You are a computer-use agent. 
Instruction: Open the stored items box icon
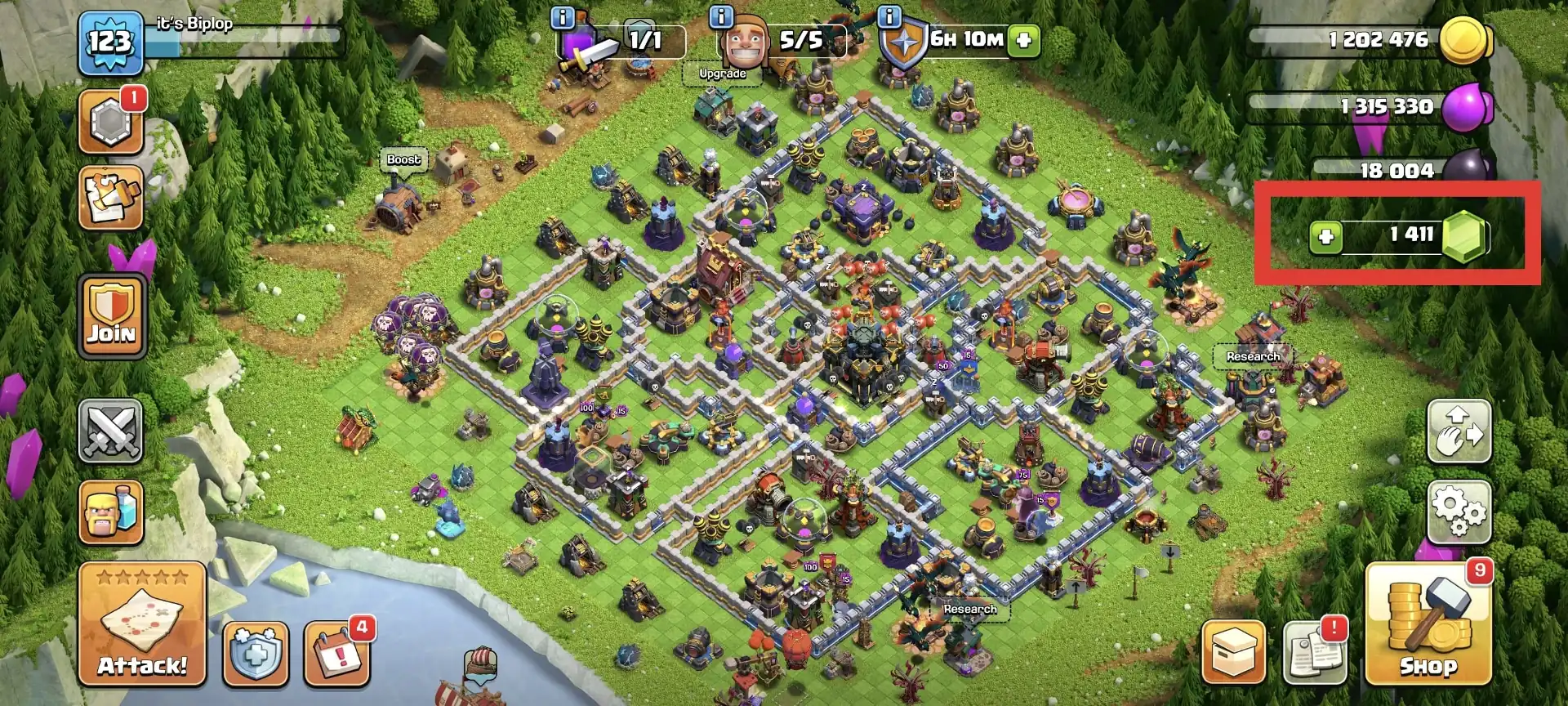click(1233, 650)
